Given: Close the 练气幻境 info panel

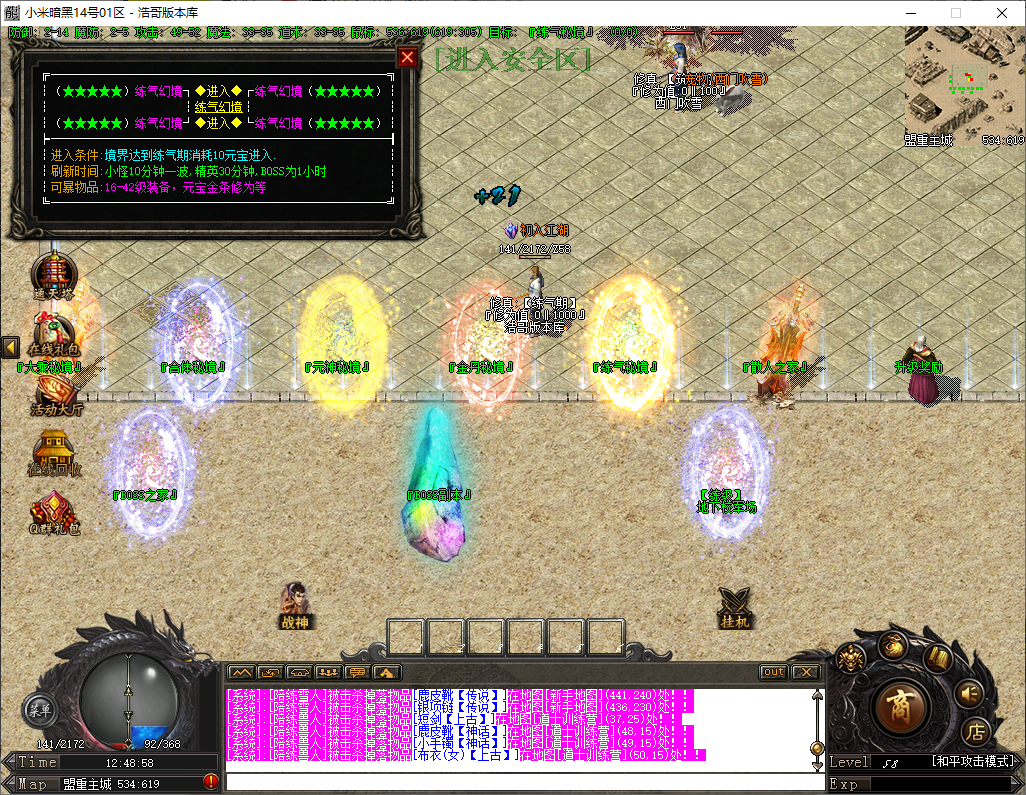Looking at the screenshot, I should click(407, 57).
